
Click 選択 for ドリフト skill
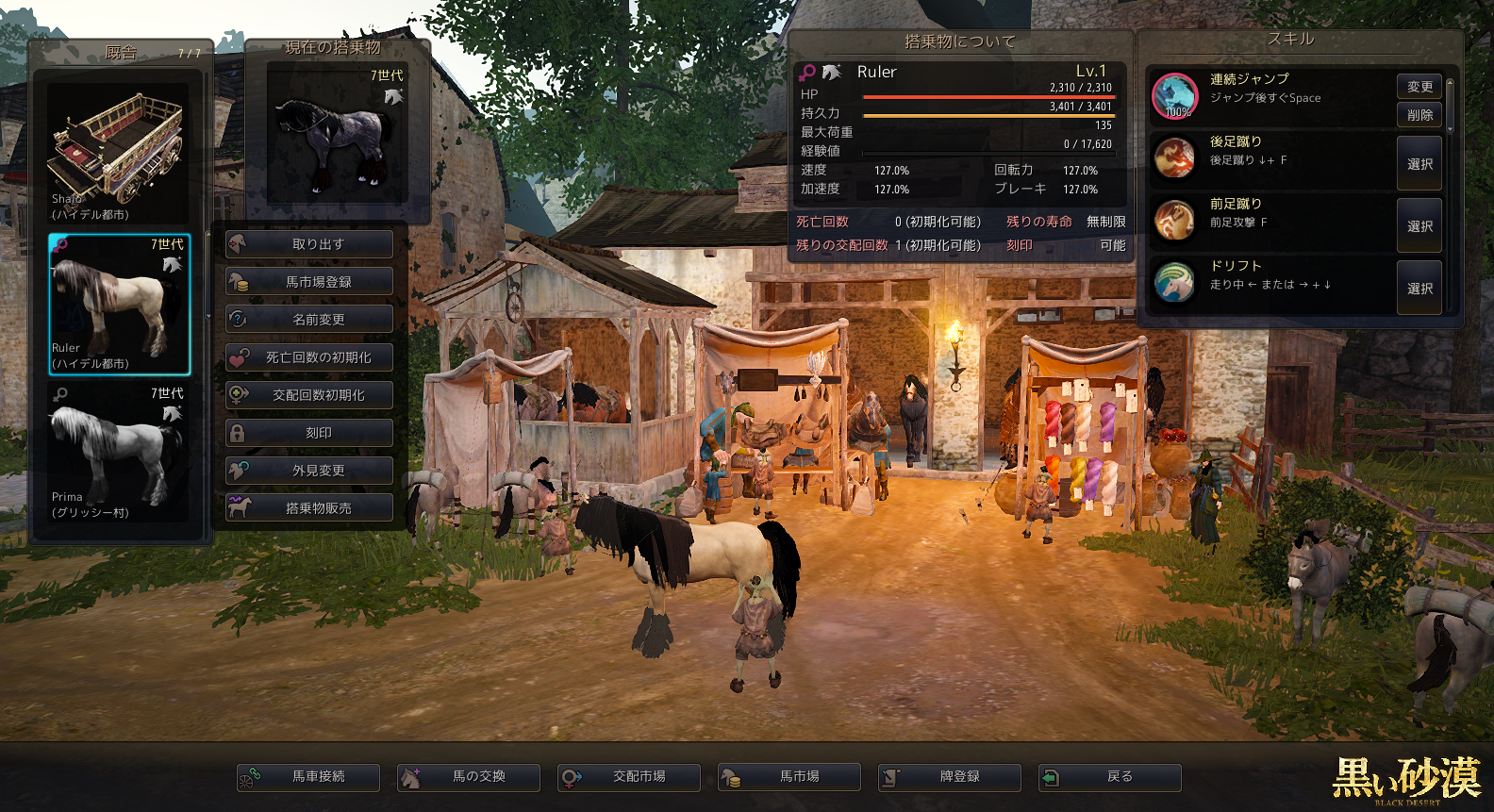[1419, 289]
